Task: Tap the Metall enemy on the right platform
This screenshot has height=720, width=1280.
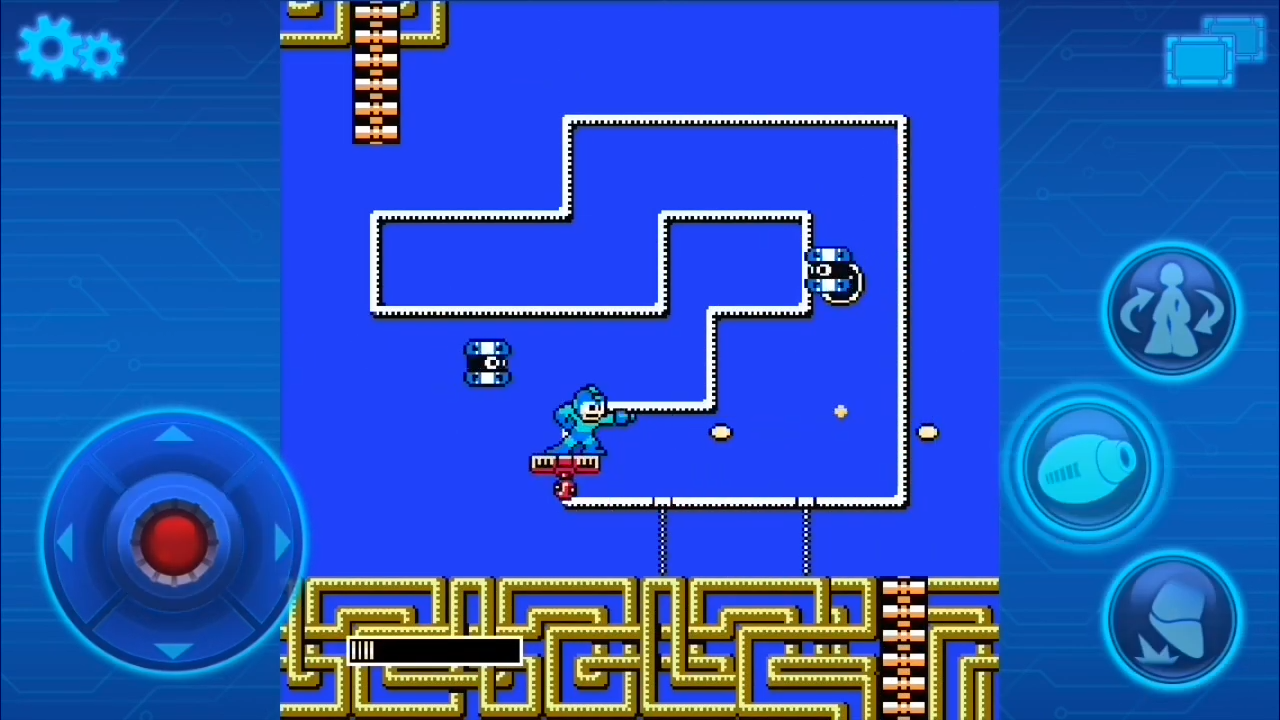Action: [835, 275]
